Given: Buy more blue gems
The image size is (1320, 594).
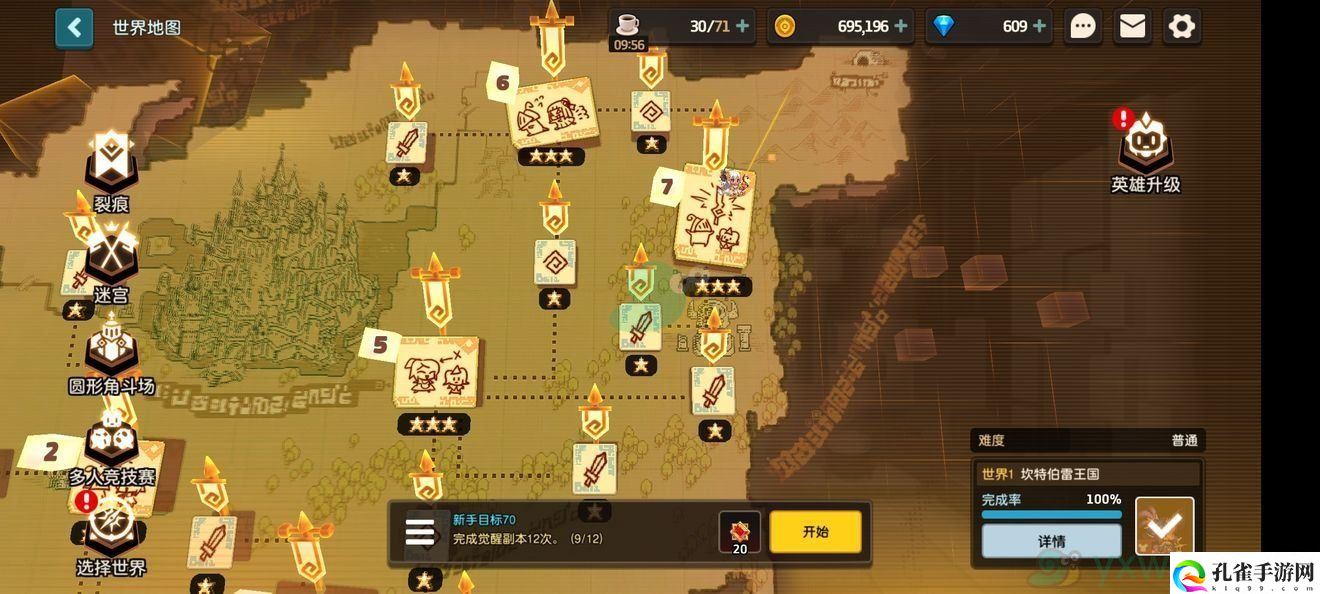Looking at the screenshot, I should pyautogui.click(x=1041, y=26).
